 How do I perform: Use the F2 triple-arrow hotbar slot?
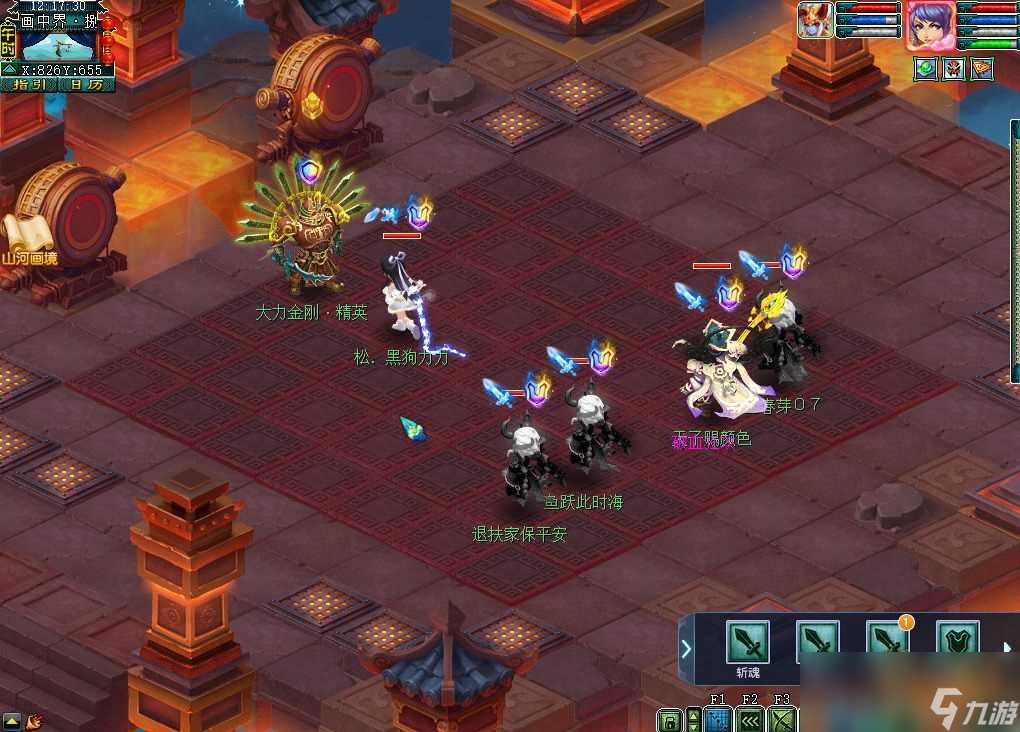(750, 720)
